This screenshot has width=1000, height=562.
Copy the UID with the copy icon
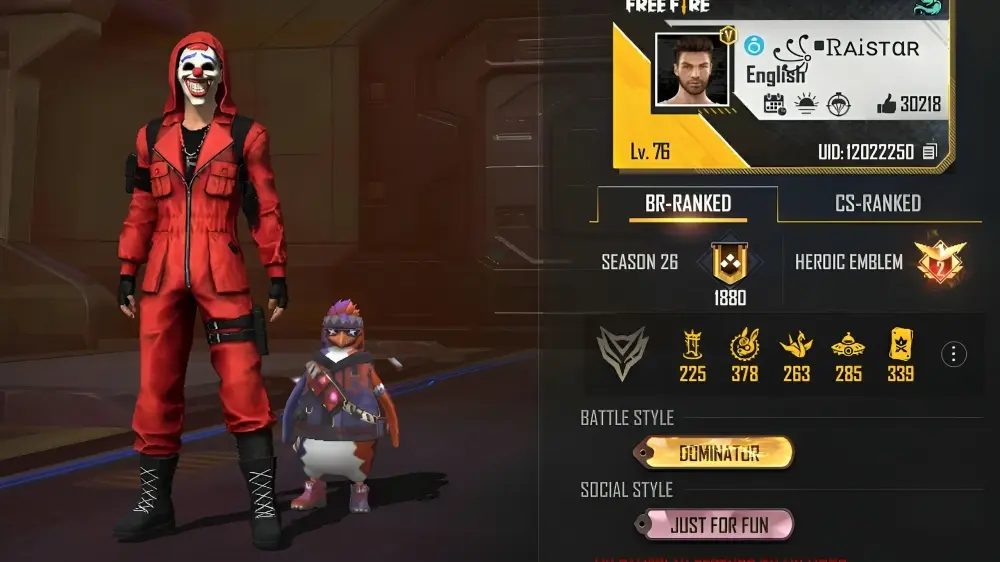[930, 151]
